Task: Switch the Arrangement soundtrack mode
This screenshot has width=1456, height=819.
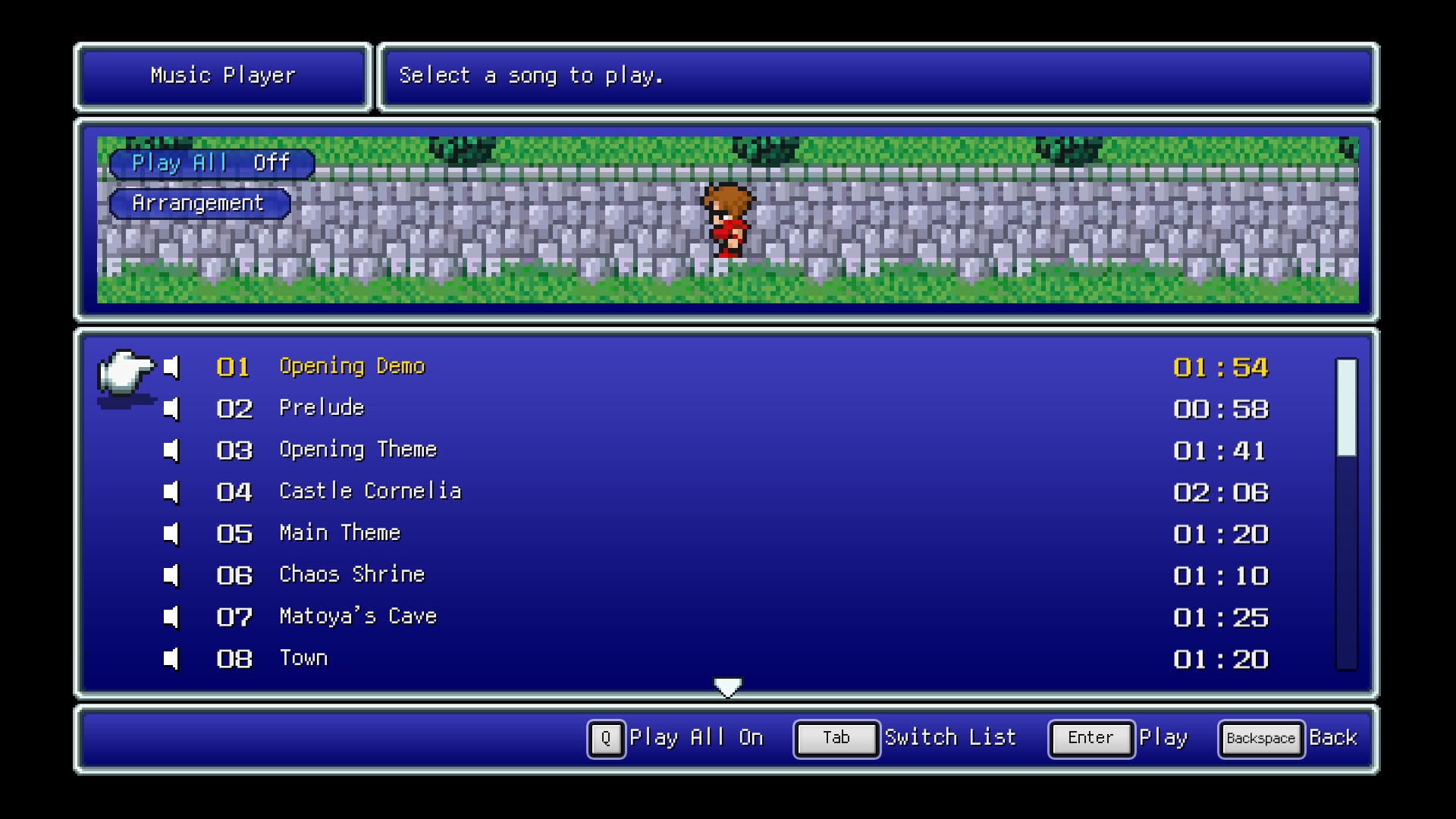Action: pos(199,204)
